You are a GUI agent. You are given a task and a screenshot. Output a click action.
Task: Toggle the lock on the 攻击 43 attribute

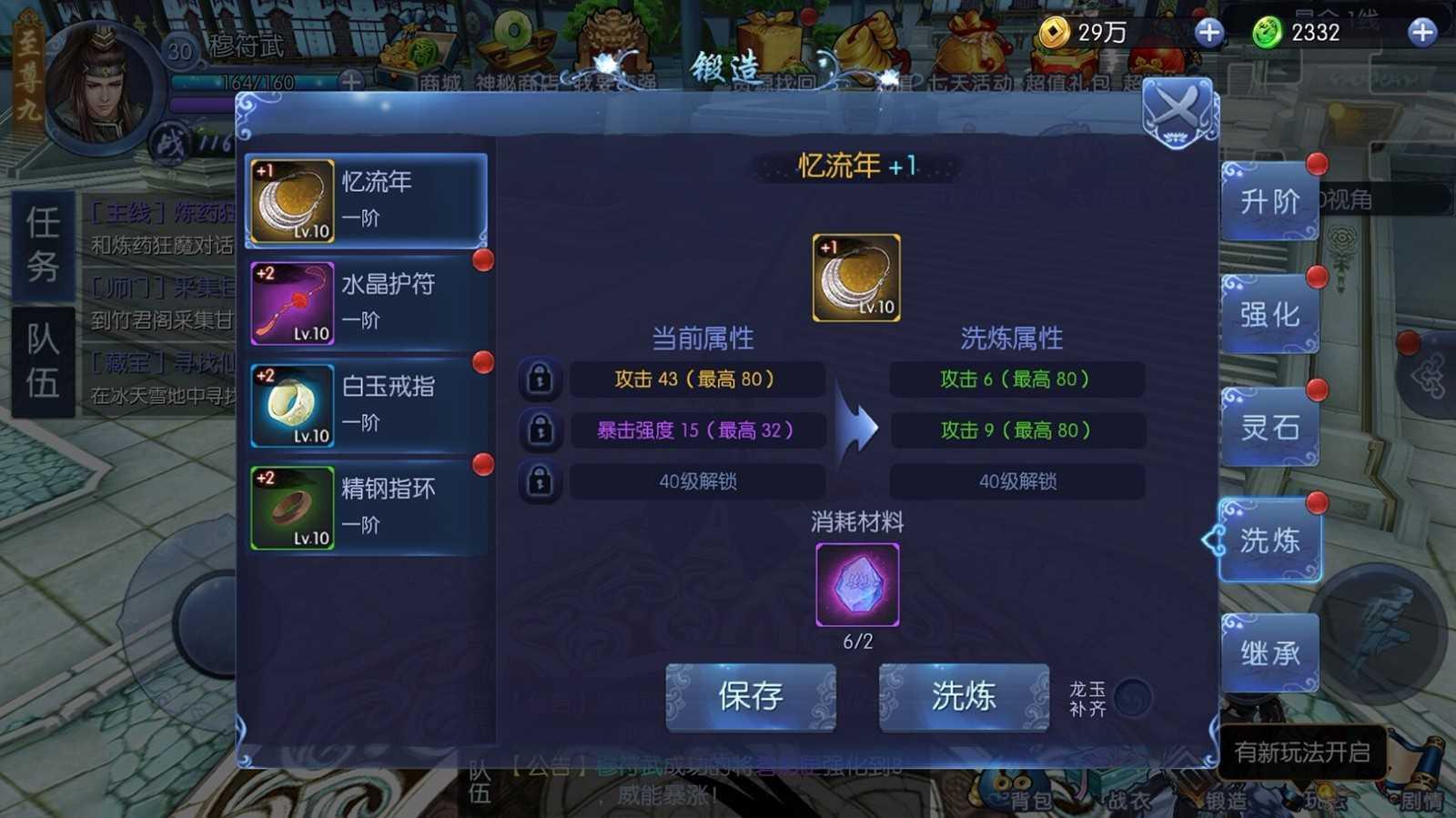(x=540, y=379)
